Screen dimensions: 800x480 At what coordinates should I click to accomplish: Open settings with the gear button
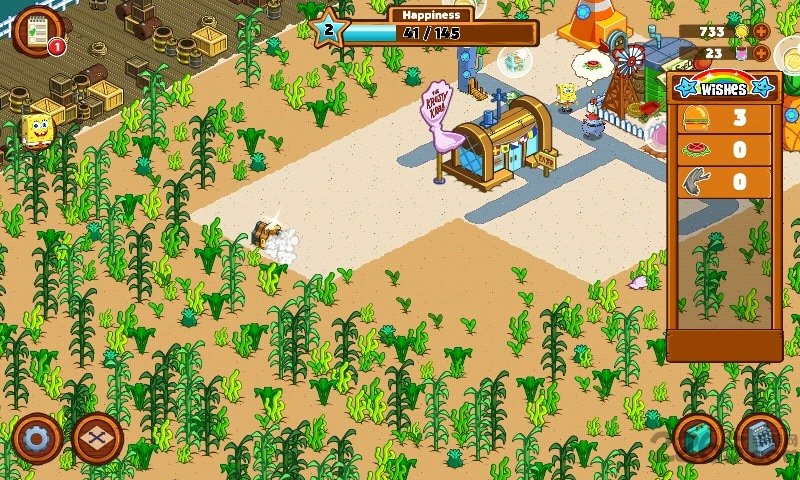pyautogui.click(x=38, y=437)
